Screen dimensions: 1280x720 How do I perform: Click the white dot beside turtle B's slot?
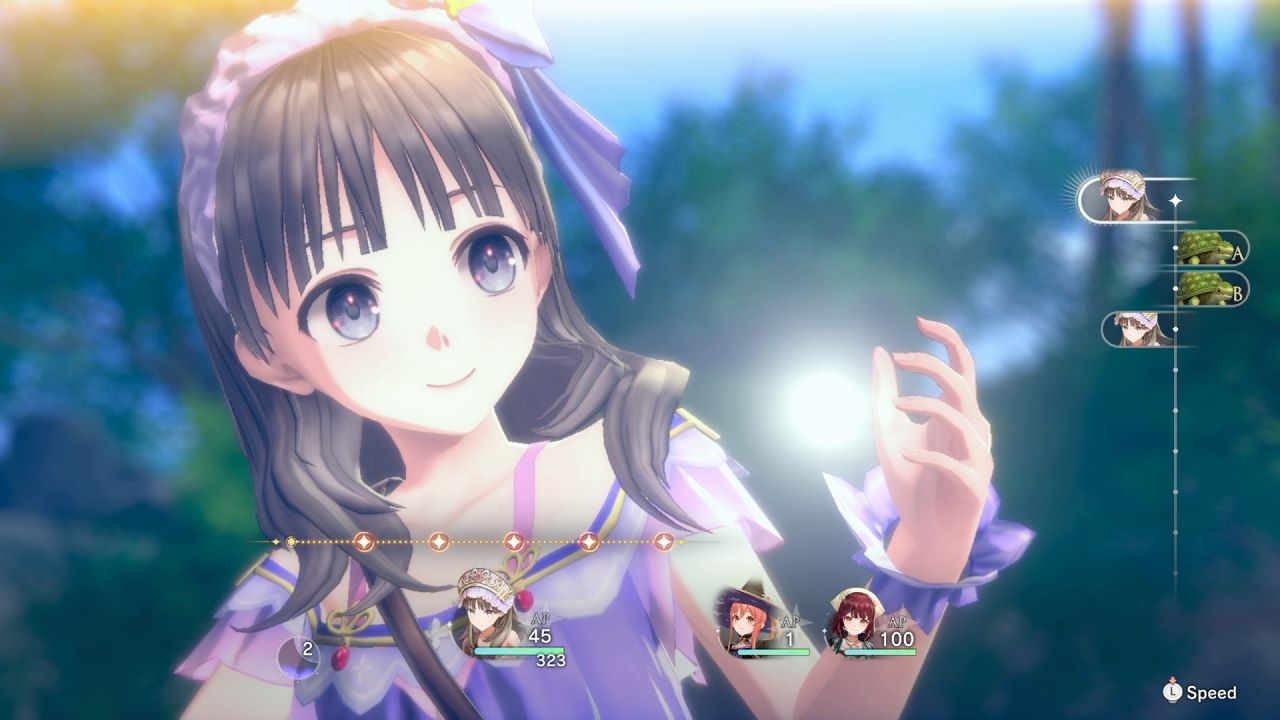1176,286
